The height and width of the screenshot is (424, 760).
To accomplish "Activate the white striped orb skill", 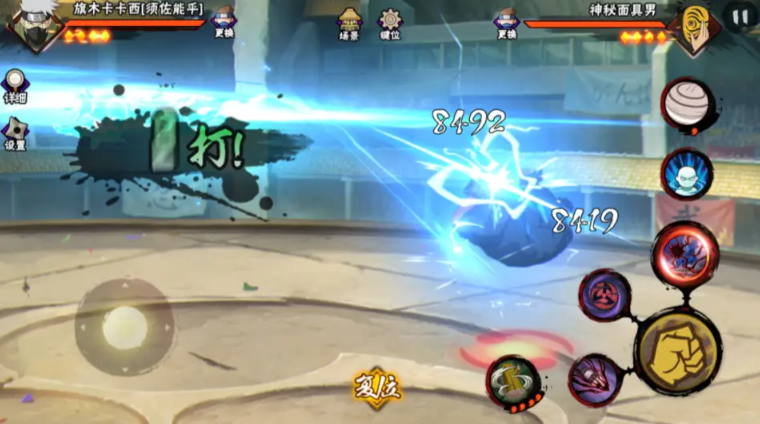I will pyautogui.click(x=685, y=103).
